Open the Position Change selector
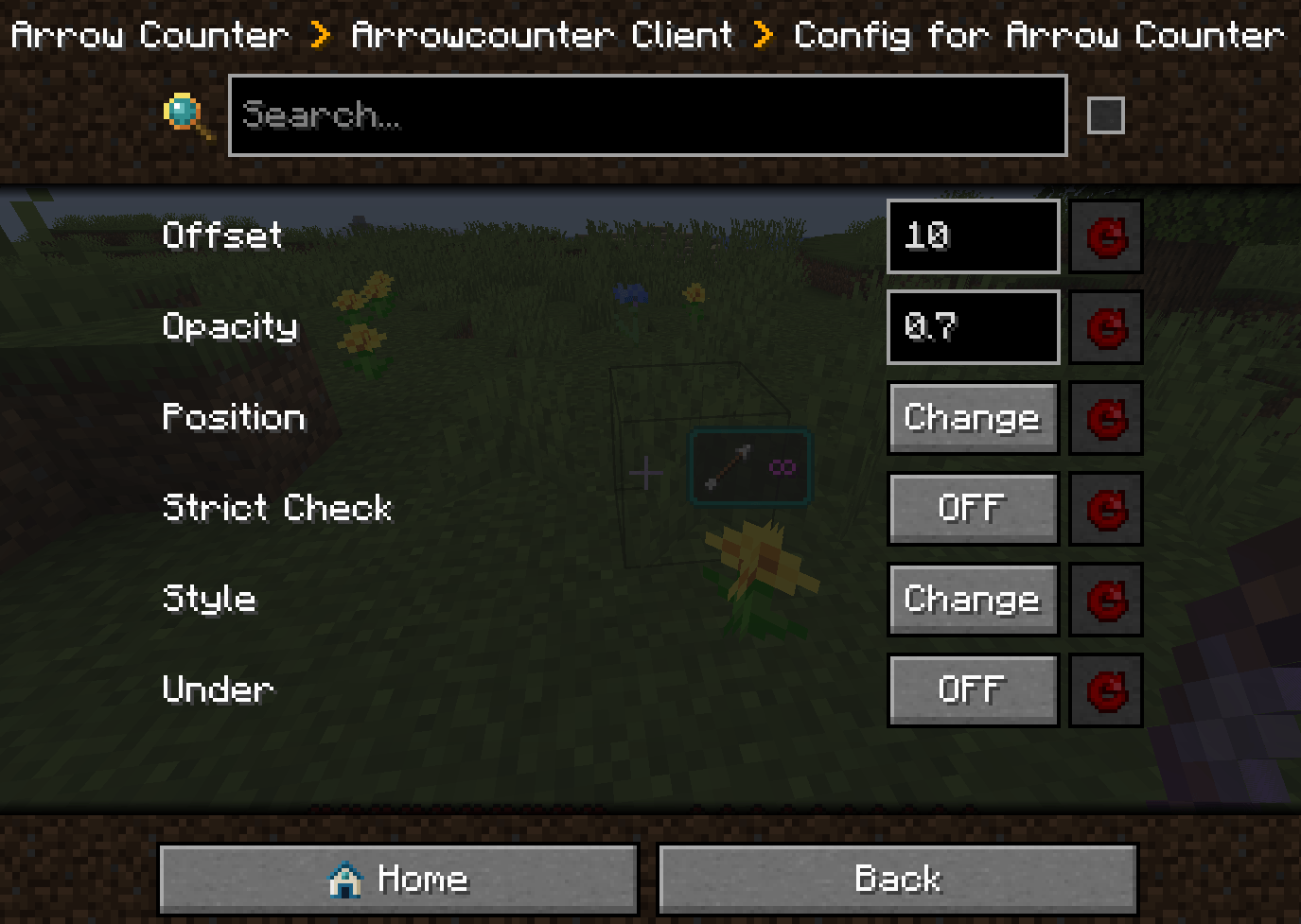 (973, 418)
